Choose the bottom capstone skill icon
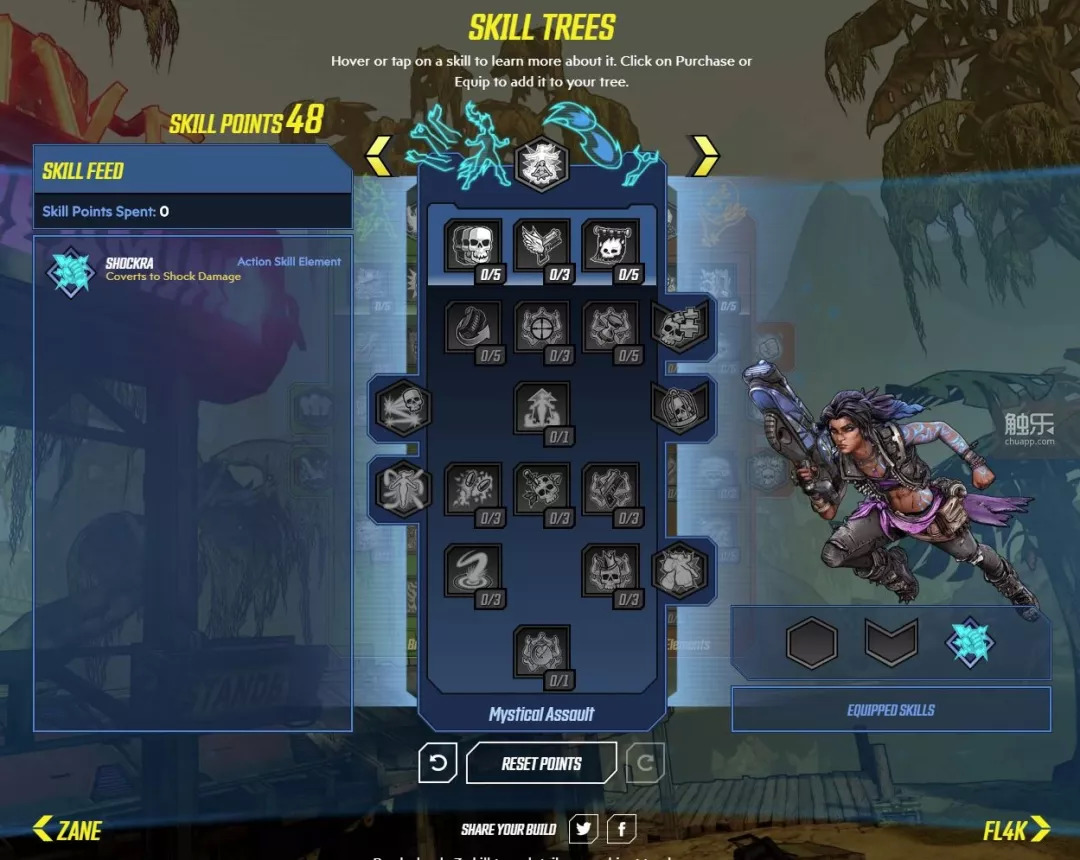 [541, 652]
